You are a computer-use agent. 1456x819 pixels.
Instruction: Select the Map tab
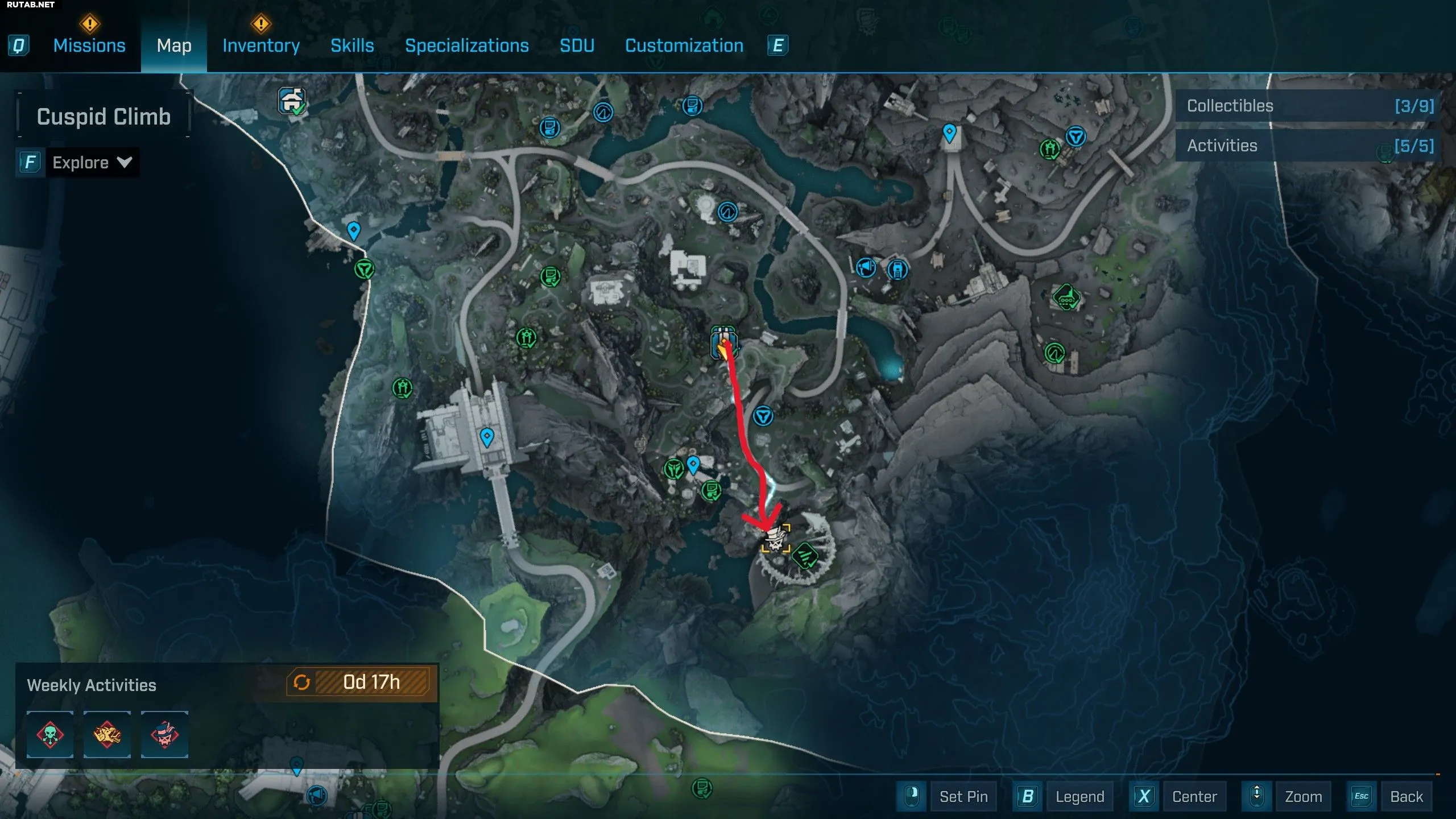click(174, 45)
